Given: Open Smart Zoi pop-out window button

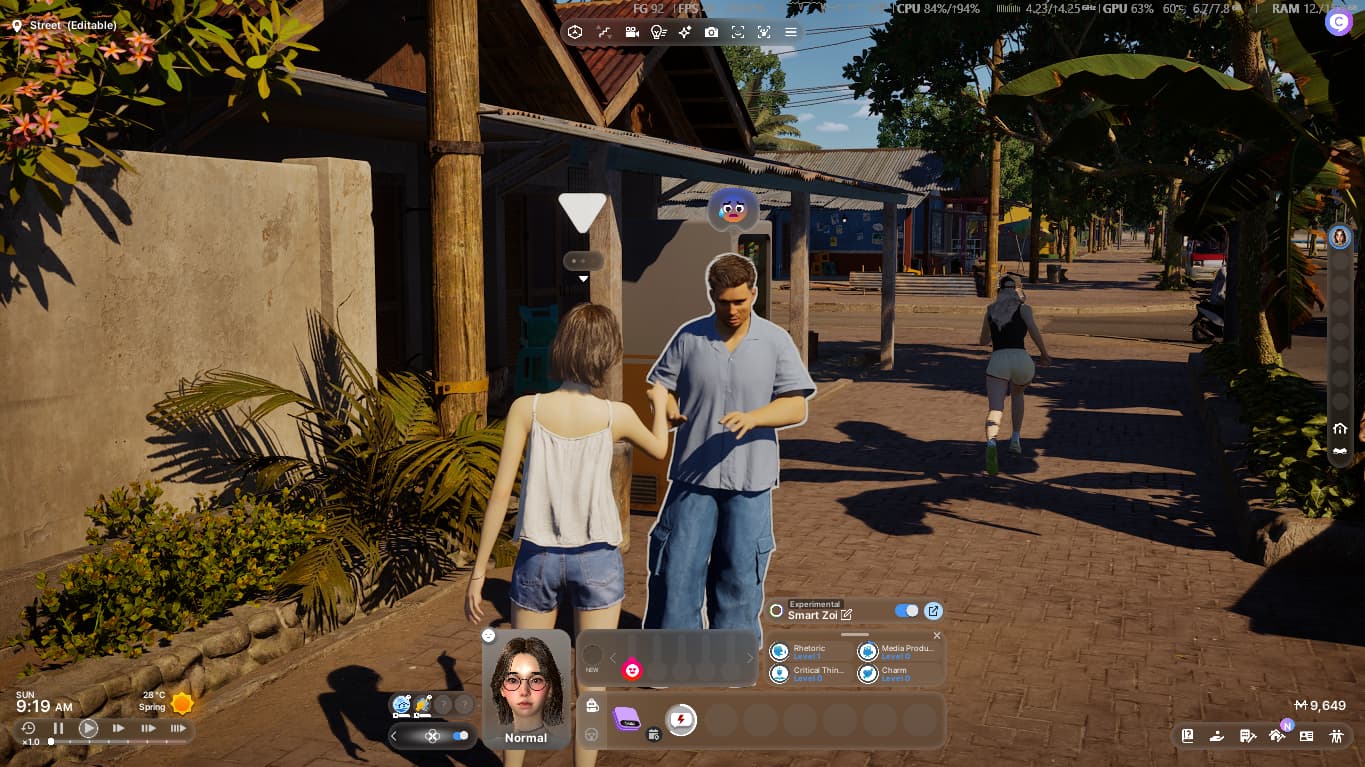Looking at the screenshot, I should click(933, 611).
